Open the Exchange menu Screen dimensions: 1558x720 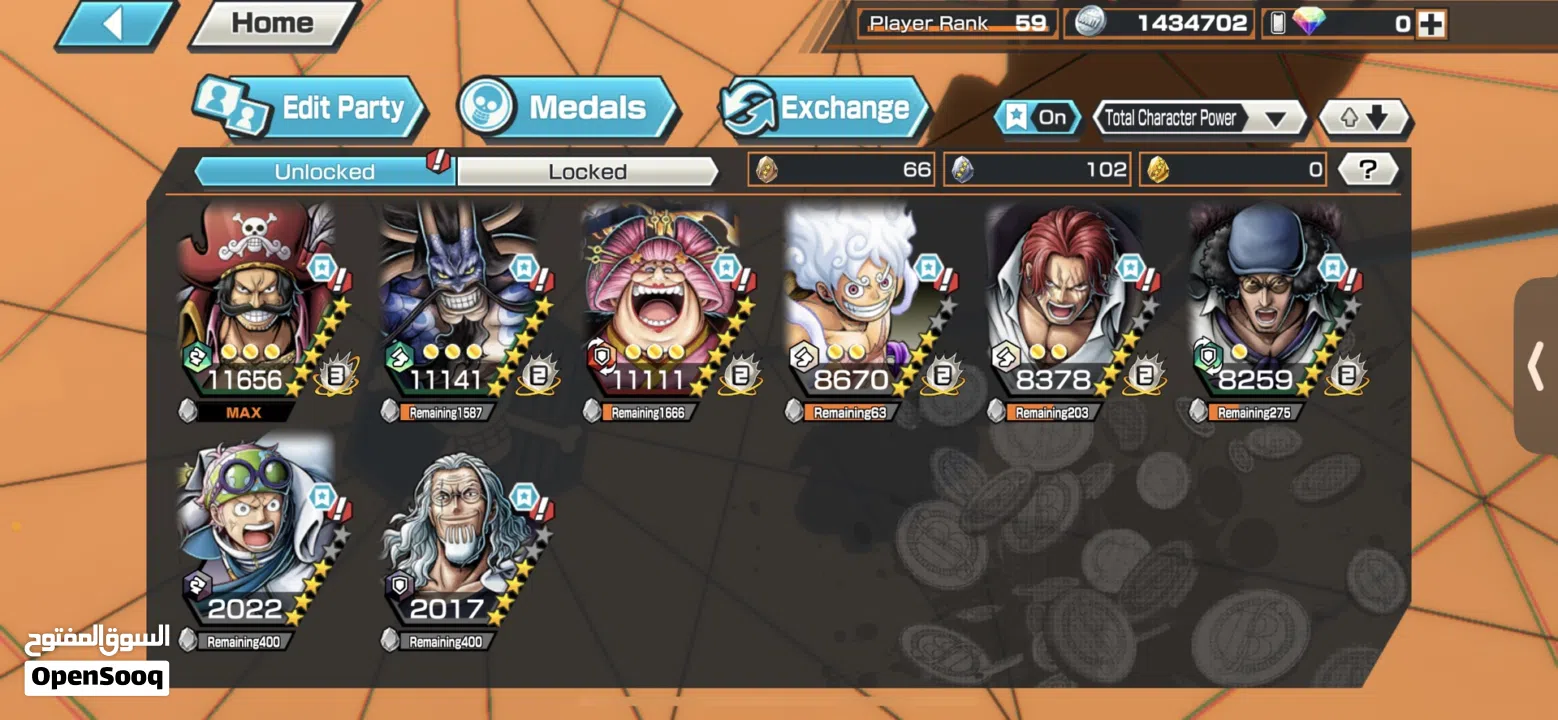pyautogui.click(x=824, y=108)
